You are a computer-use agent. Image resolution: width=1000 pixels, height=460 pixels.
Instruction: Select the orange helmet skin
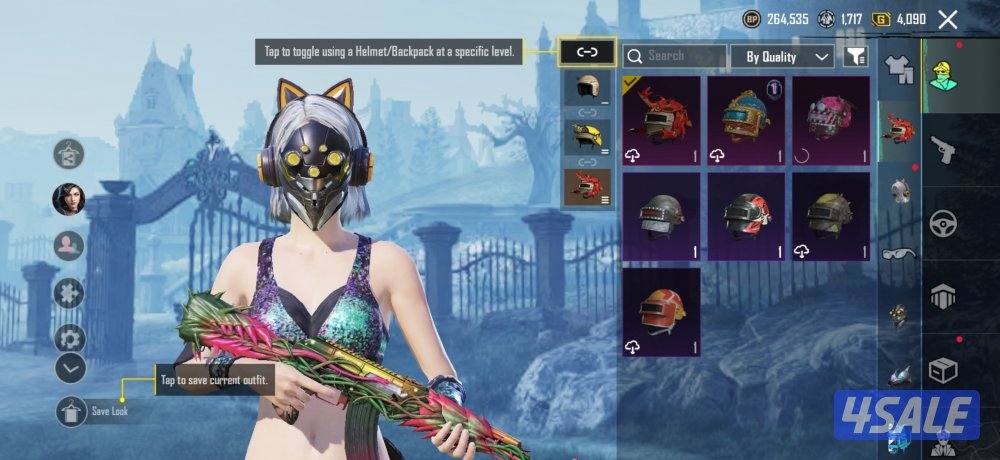pos(661,311)
